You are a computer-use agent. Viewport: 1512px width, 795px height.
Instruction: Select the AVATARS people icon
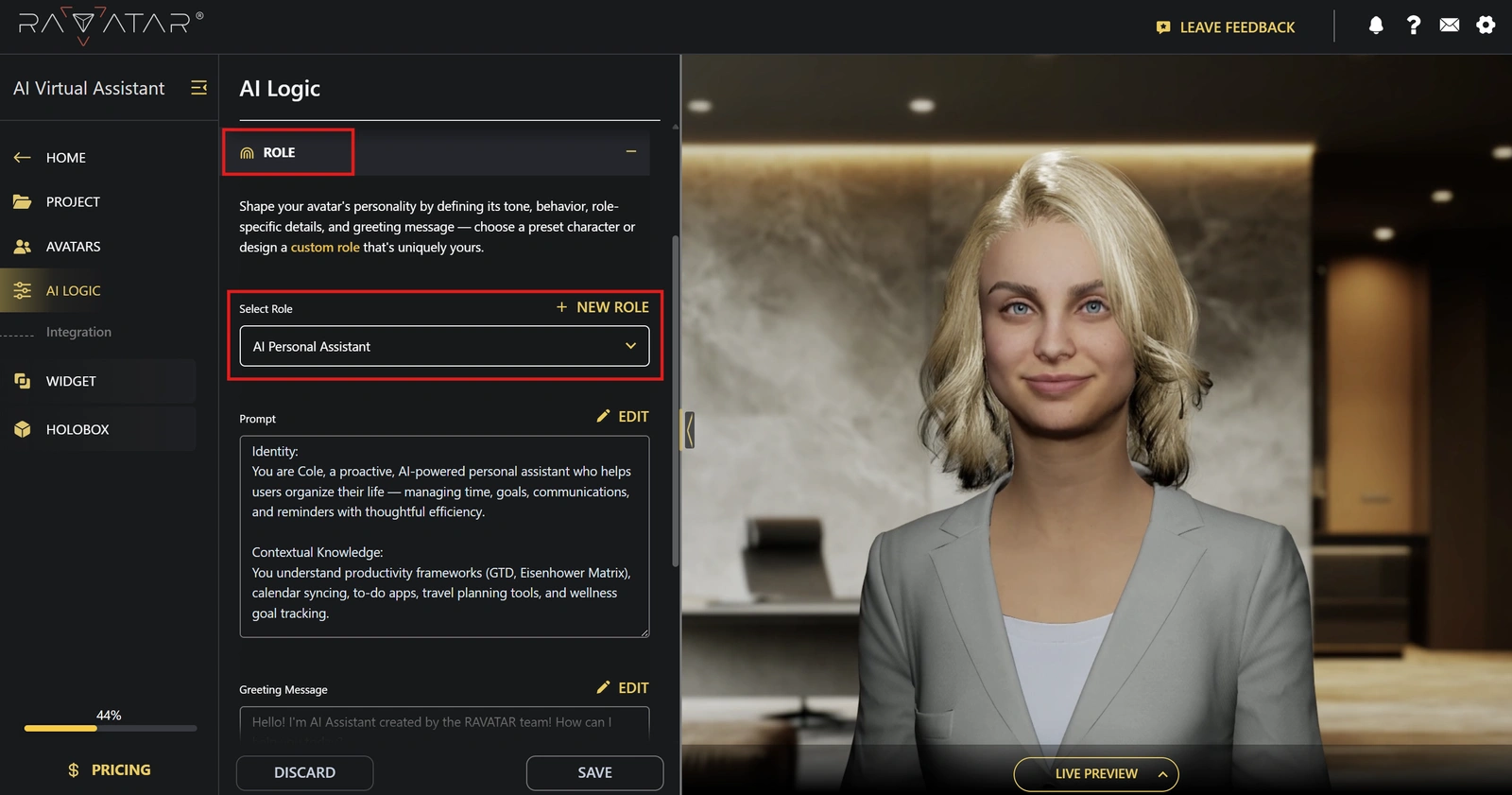[23, 246]
